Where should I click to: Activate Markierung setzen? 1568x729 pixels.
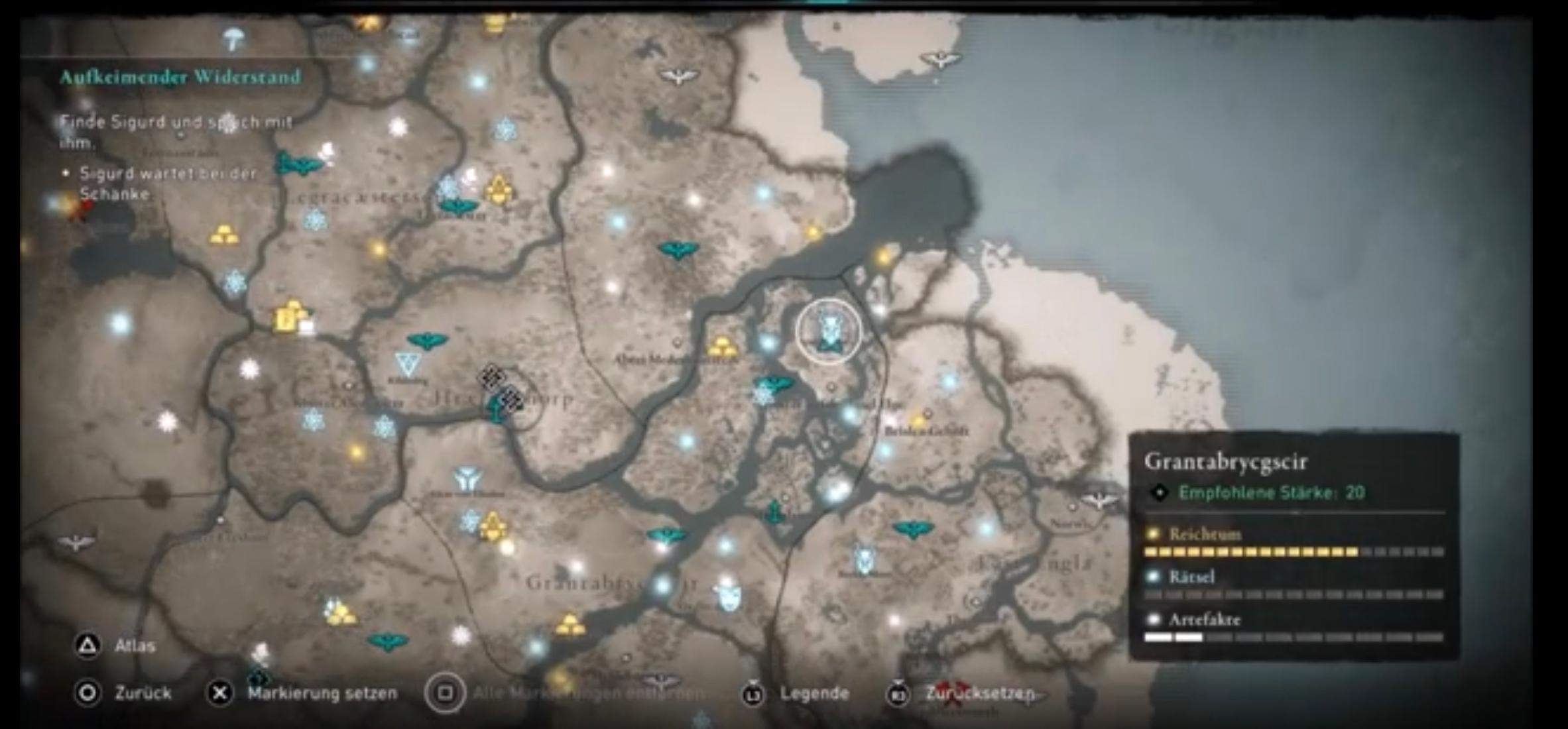click(x=312, y=692)
